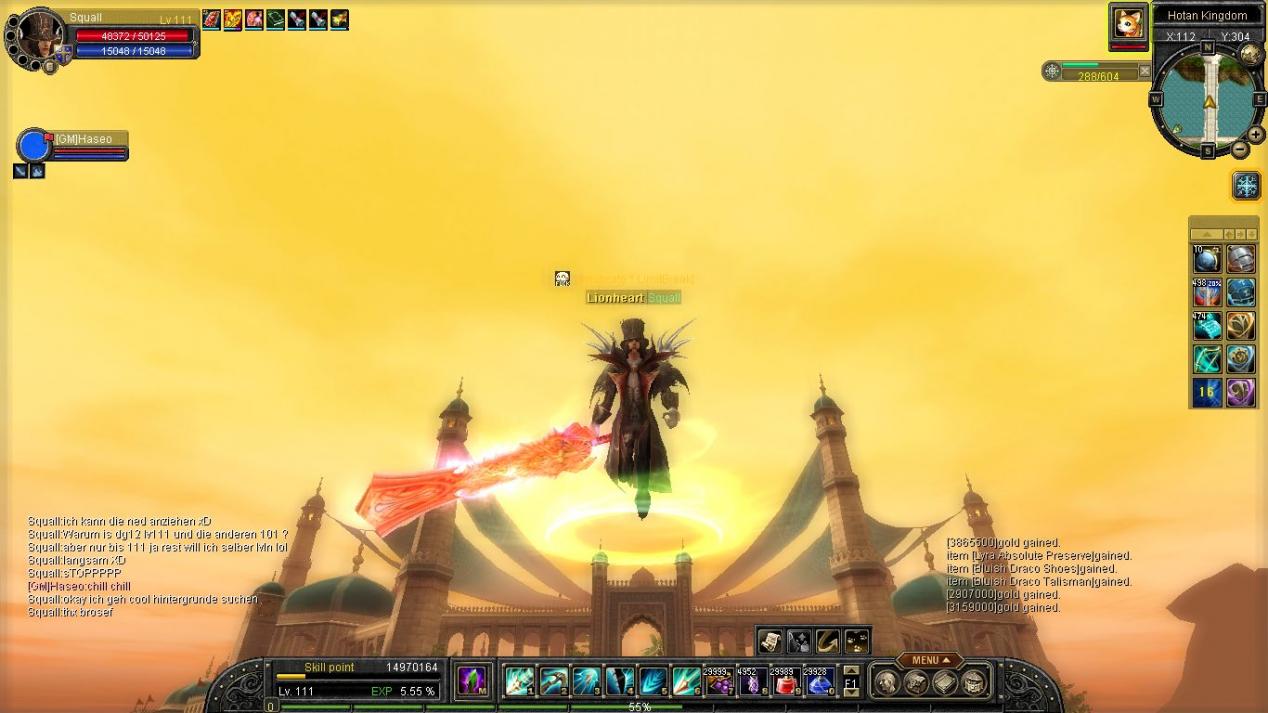Use the red potion in slot 9
This screenshot has height=713, width=1268.
[785, 681]
